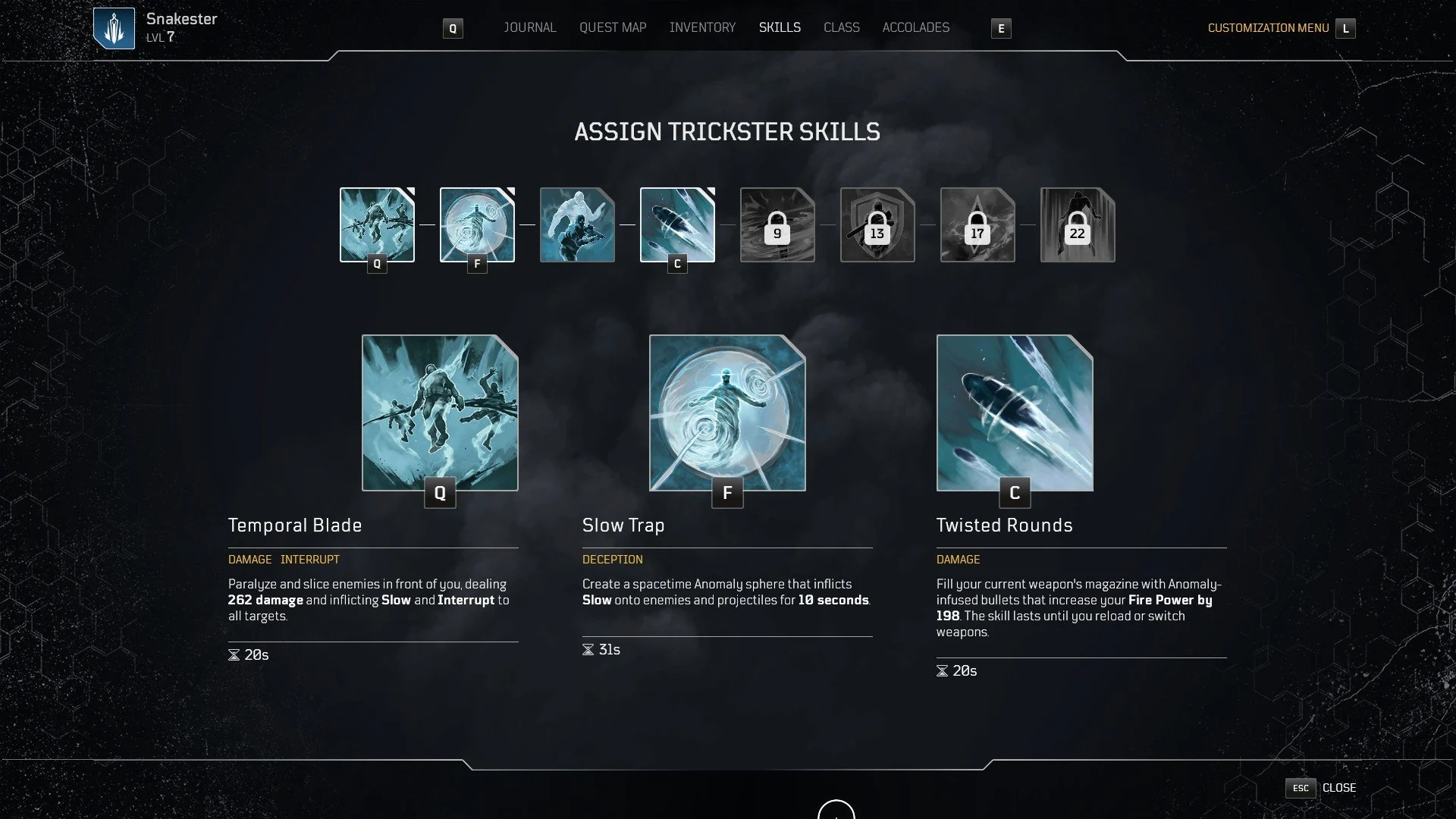The height and width of the screenshot is (819, 1456).
Task: View the Class tab
Action: (x=842, y=27)
